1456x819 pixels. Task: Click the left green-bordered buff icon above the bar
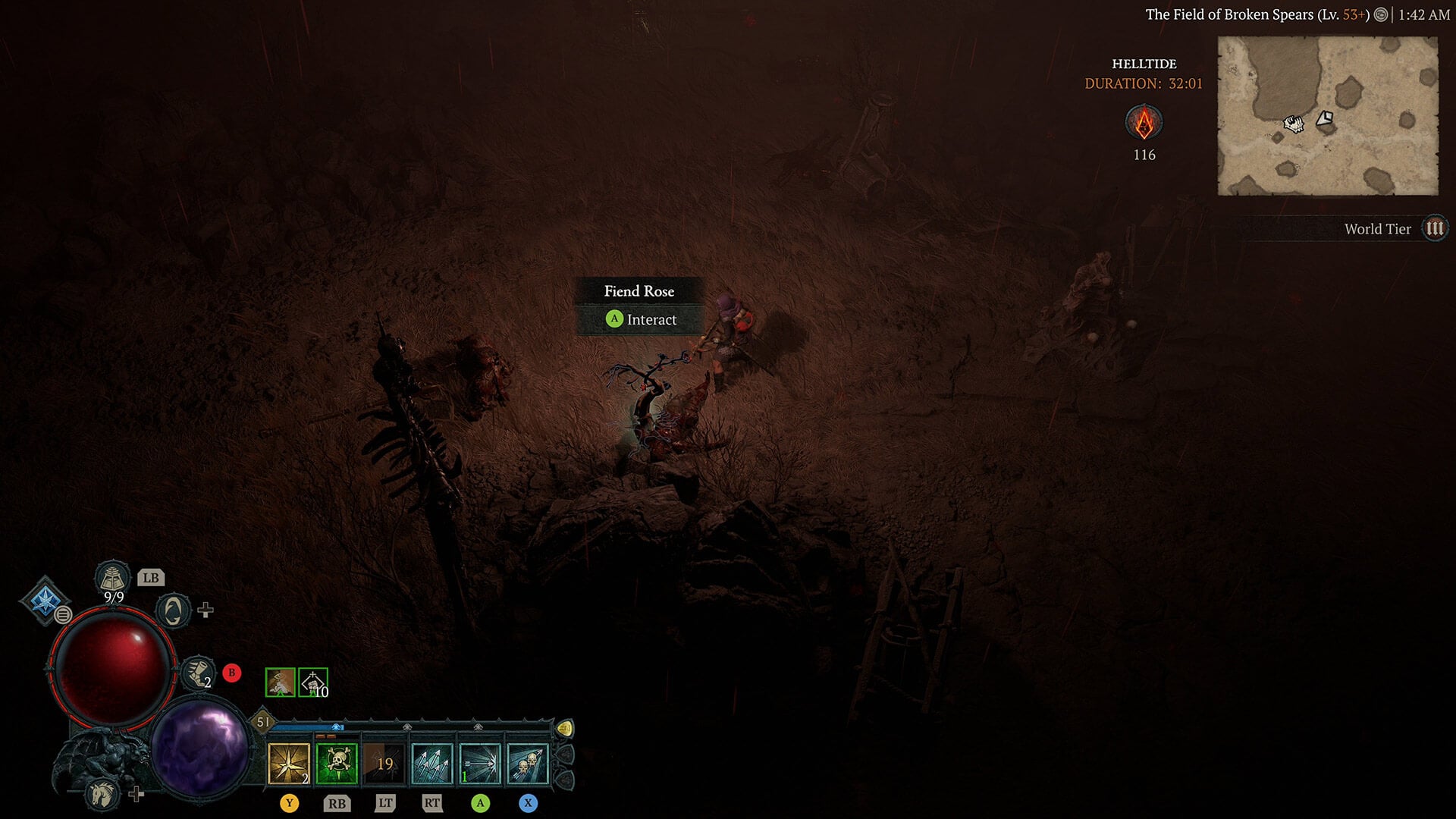(280, 682)
